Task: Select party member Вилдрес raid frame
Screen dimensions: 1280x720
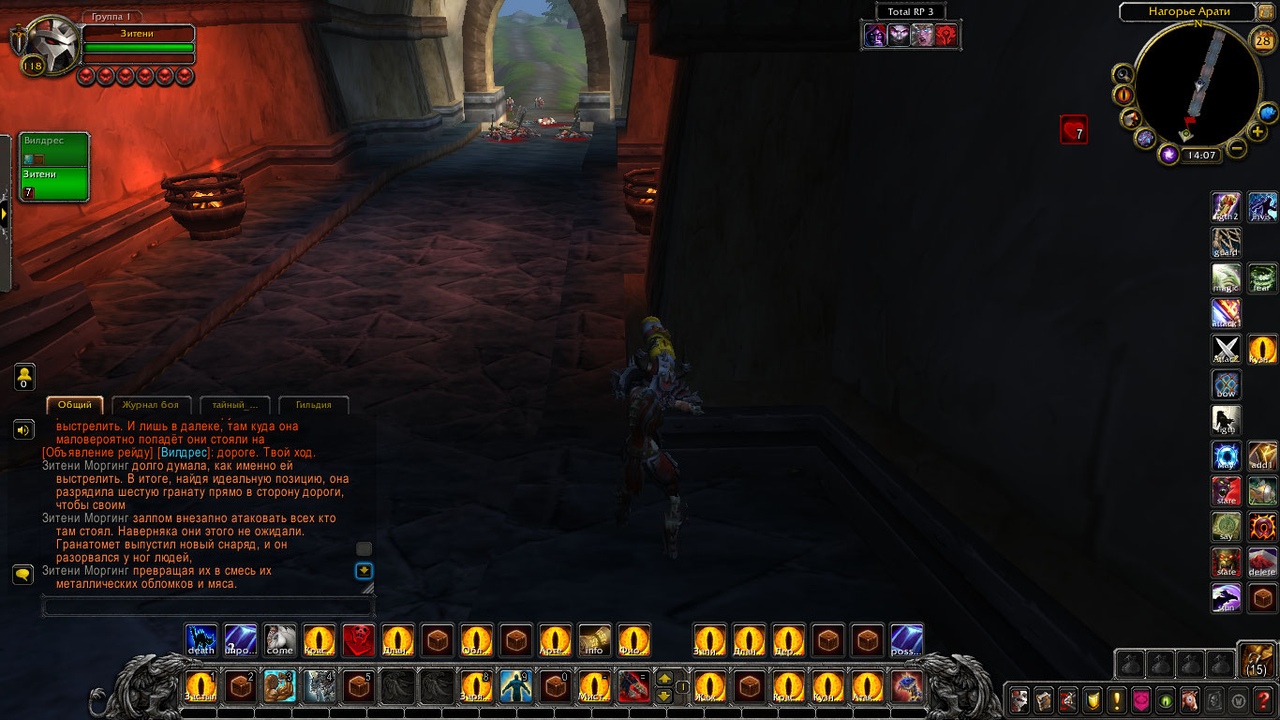Action: 55,149
